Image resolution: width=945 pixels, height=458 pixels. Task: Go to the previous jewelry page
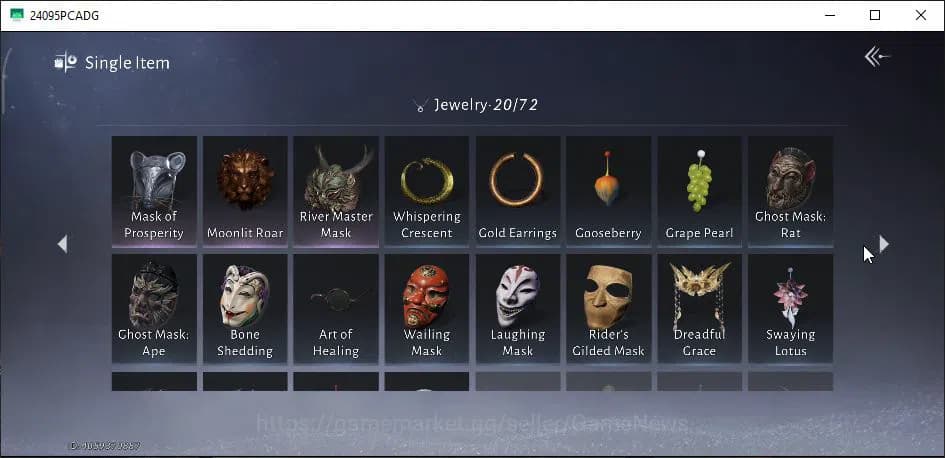(x=62, y=244)
